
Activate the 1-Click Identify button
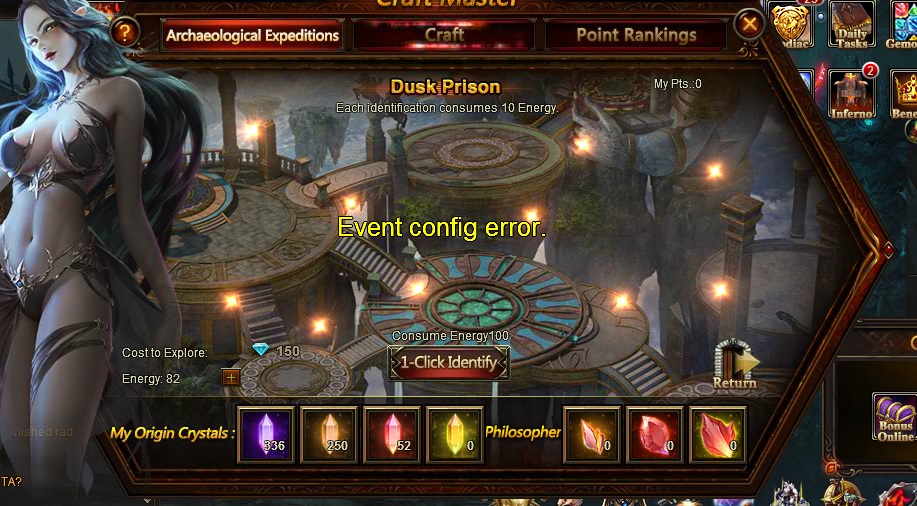(x=449, y=362)
